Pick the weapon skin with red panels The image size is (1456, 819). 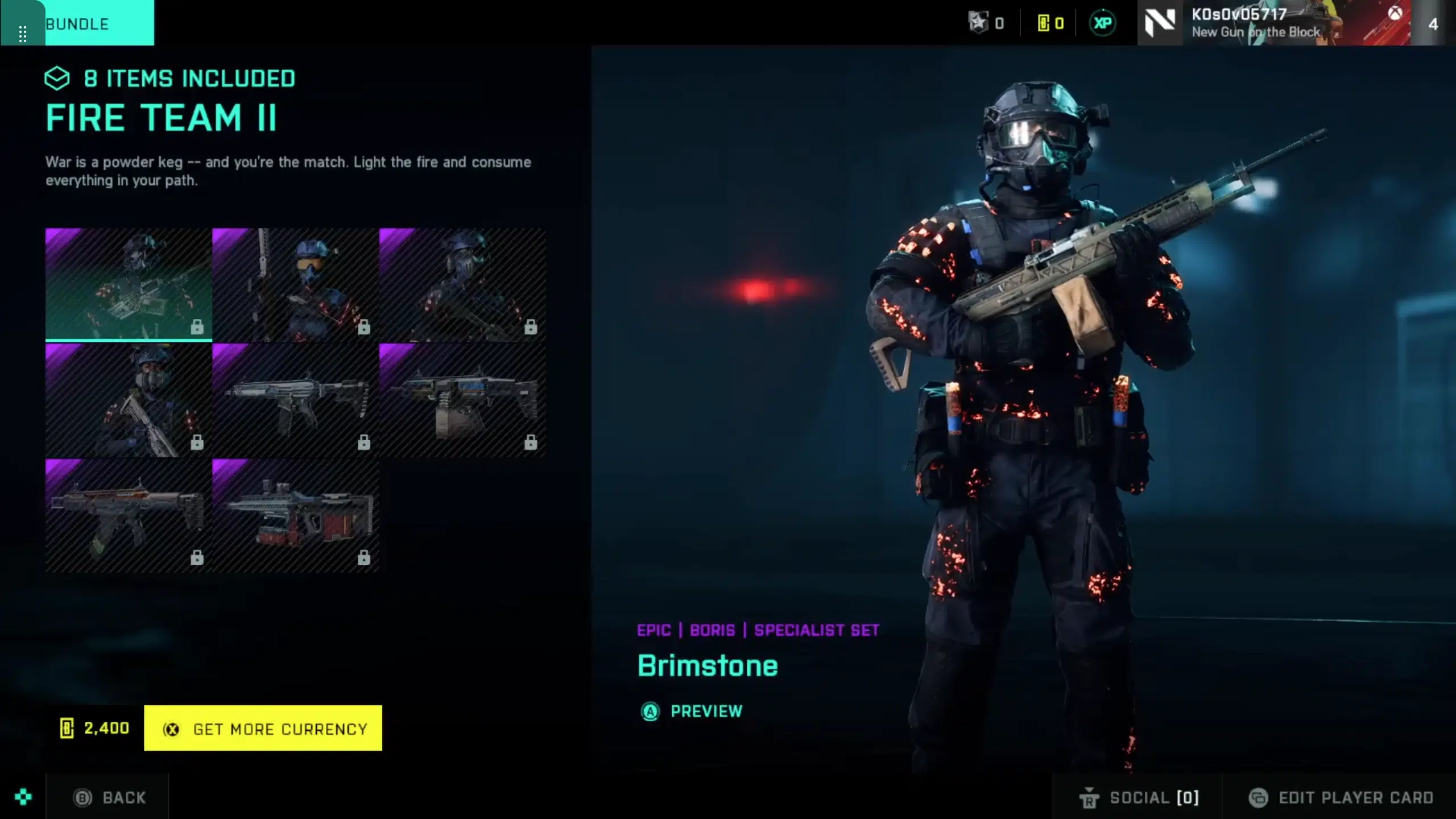(295, 515)
